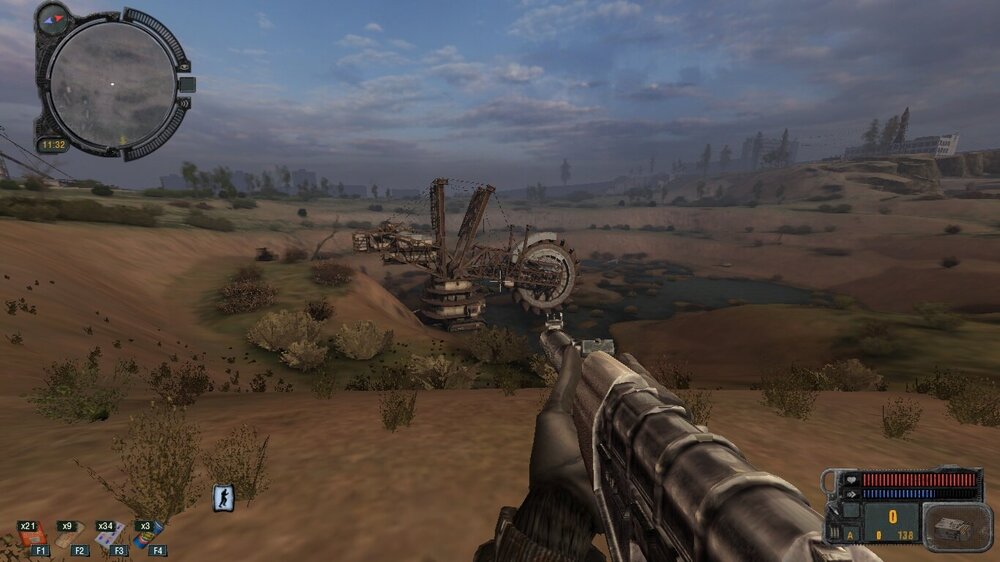1000x562 pixels.
Task: Use the blue can in the F4 slot
Action: 148,536
